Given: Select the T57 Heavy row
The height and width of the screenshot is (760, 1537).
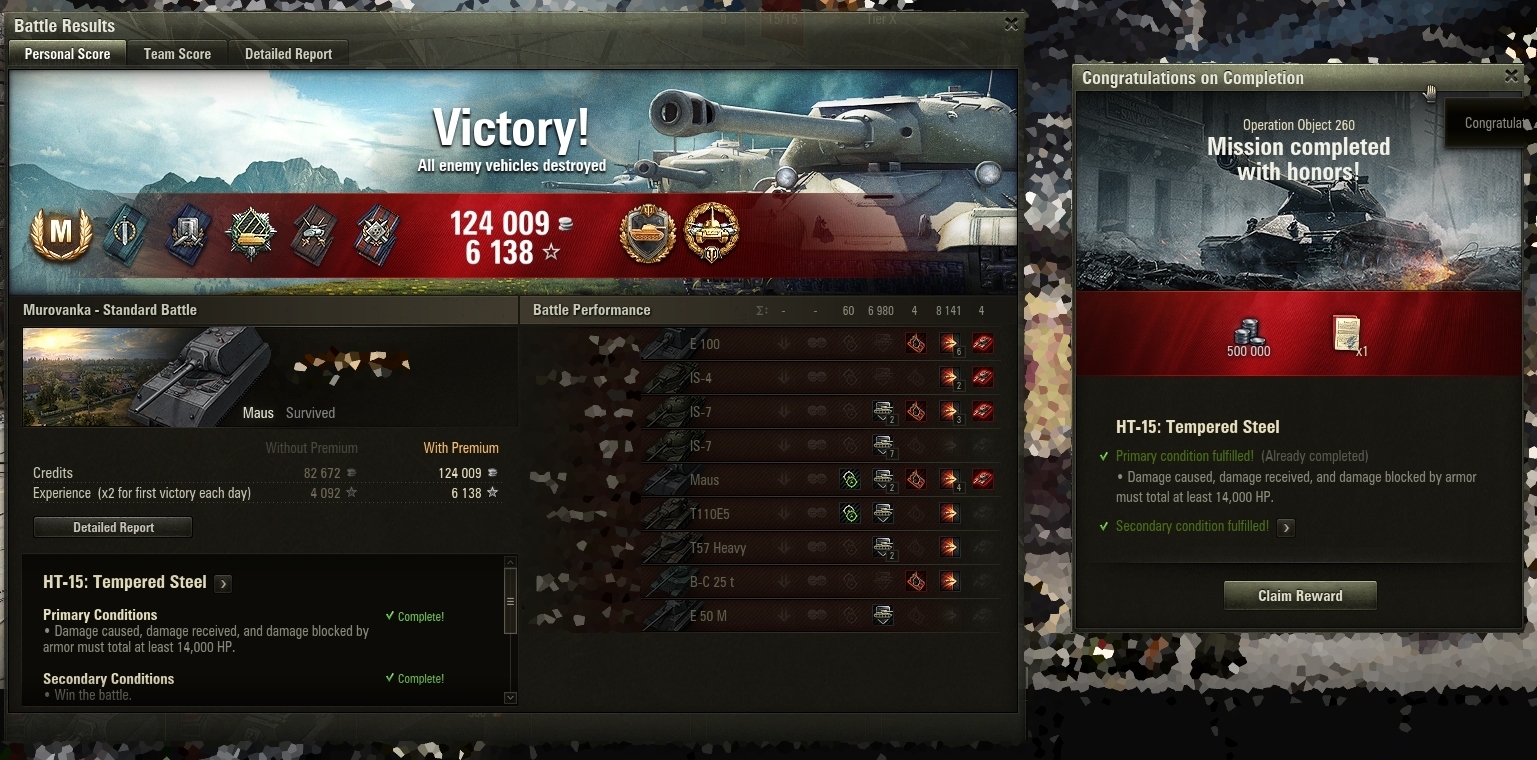Looking at the screenshot, I should click(x=760, y=548).
